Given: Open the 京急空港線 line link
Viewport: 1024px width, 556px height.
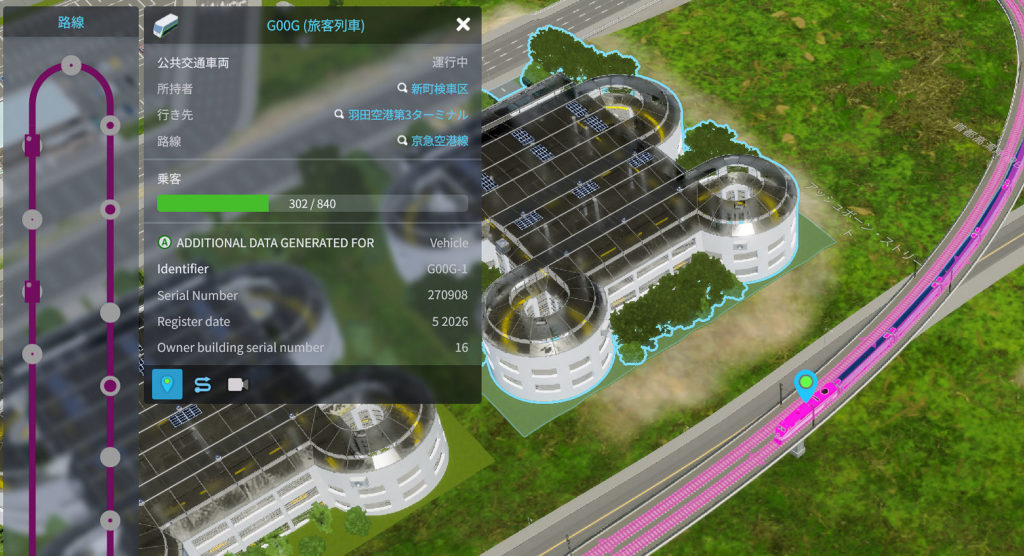Looking at the screenshot, I should click(439, 141).
